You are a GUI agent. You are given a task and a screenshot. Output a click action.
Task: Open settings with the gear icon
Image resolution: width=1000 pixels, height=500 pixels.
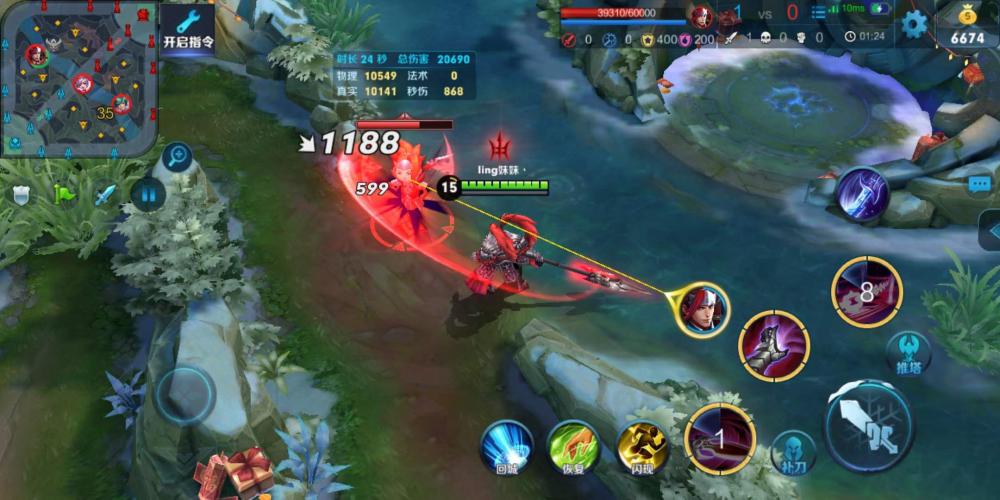914,24
